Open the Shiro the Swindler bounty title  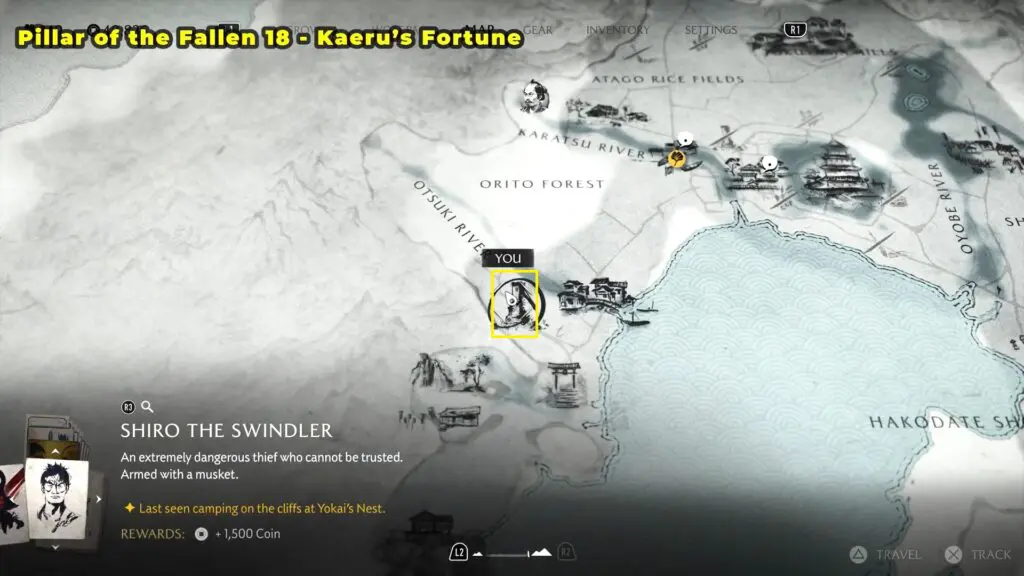click(x=226, y=431)
